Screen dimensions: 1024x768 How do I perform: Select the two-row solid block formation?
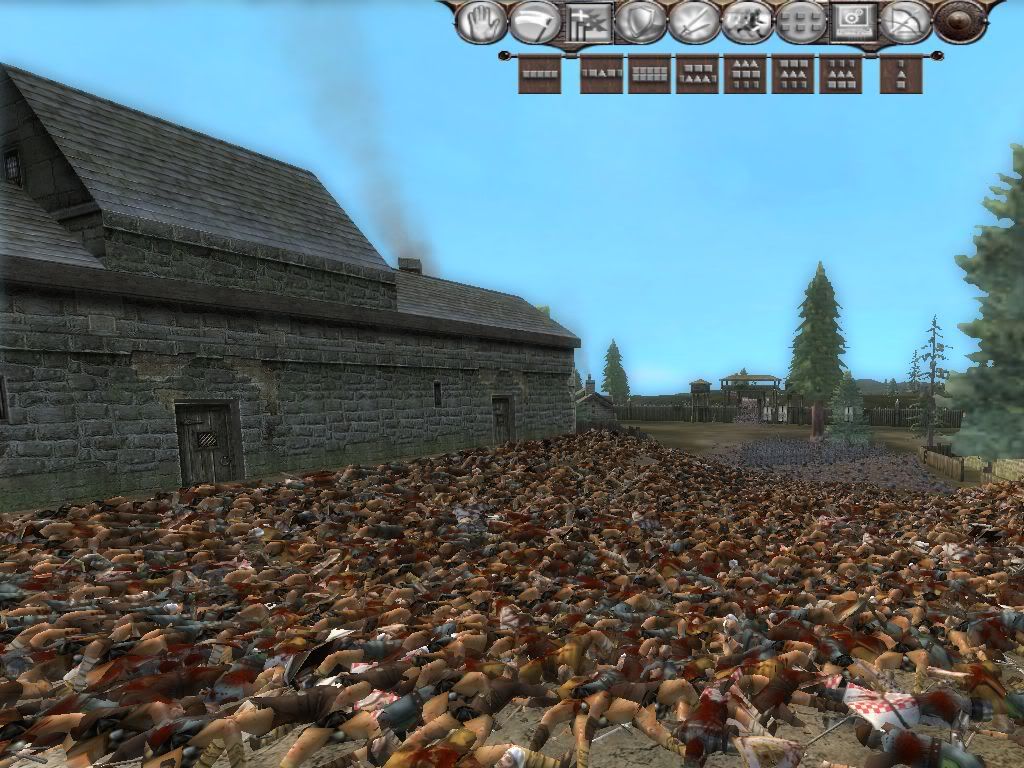pos(649,74)
